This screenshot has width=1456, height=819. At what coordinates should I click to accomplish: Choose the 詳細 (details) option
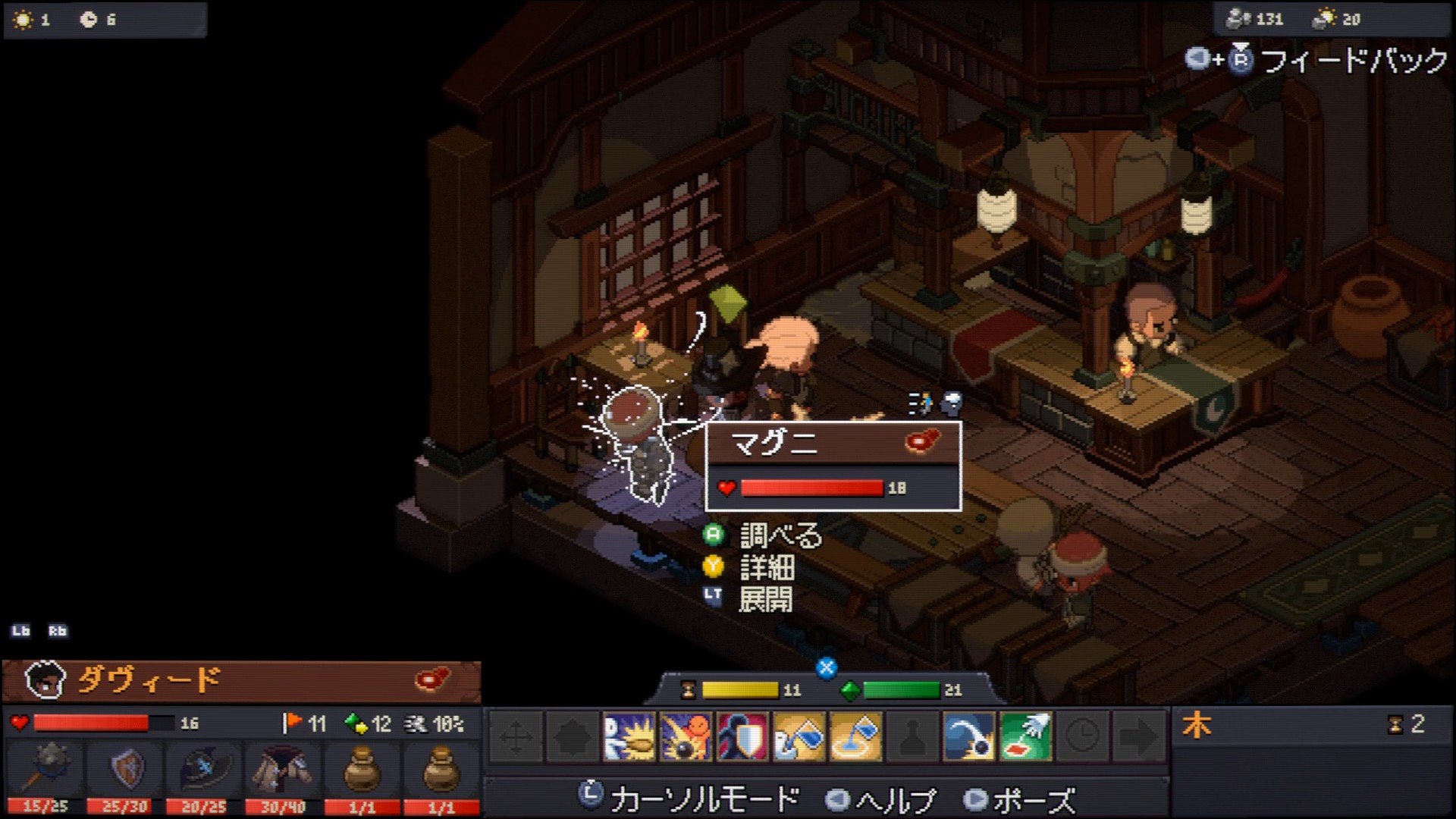point(767,567)
